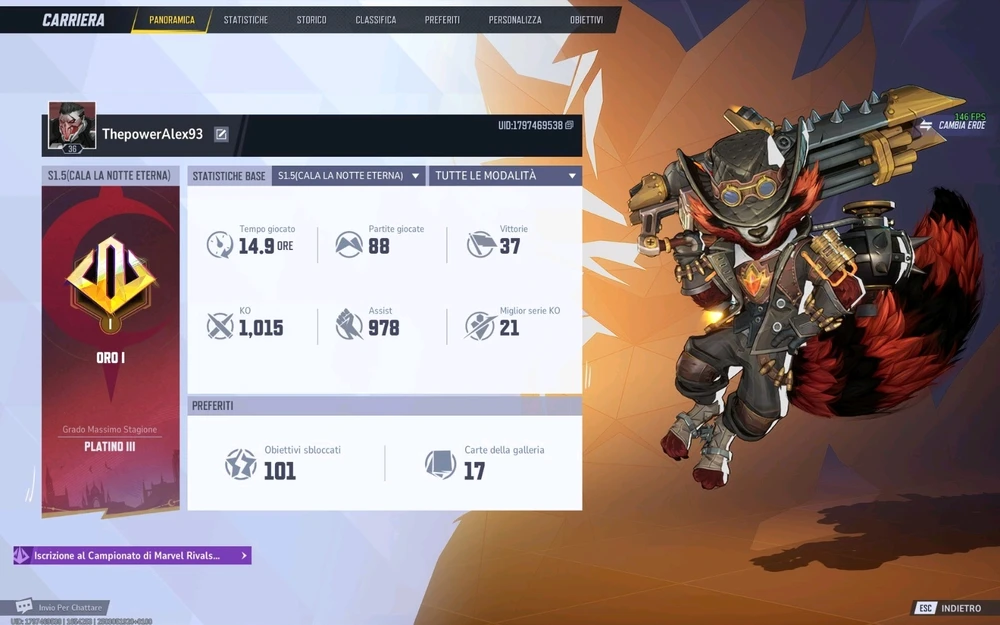Open the Marvel Rivals championship registration banner
Screen dimensions: 1000x625
[131, 555]
